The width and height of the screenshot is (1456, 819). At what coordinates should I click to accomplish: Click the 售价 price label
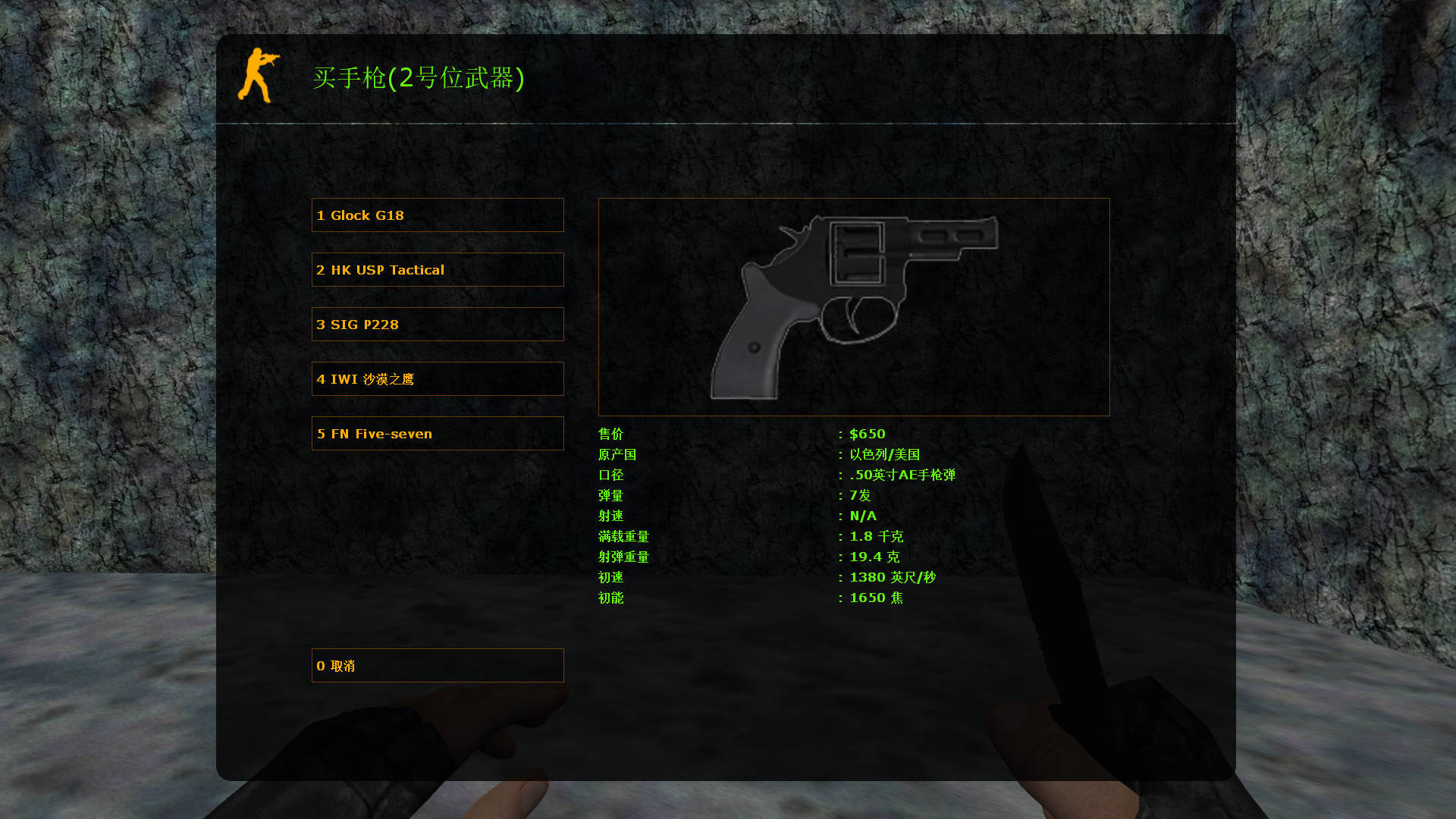coord(610,434)
